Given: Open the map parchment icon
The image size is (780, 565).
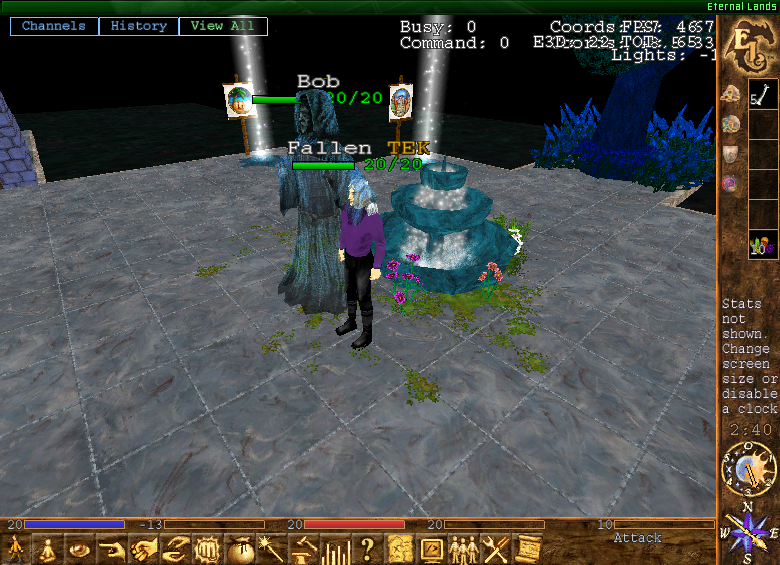Looking at the screenshot, I should (x=400, y=549).
